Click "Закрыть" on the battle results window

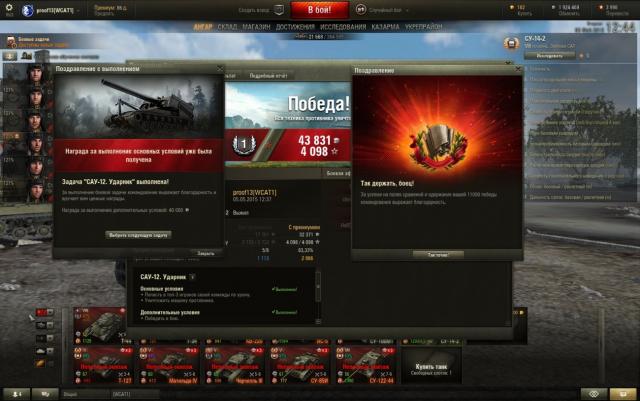(x=205, y=253)
